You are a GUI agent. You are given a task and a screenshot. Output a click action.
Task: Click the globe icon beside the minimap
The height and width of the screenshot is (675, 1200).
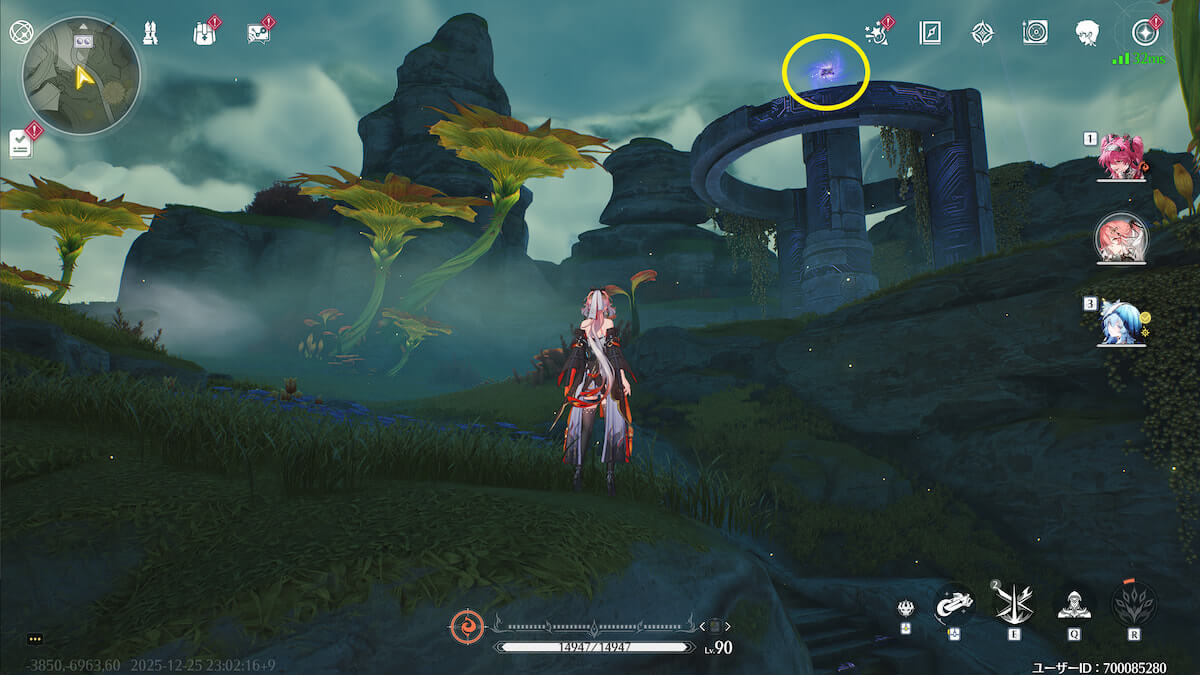20,32
